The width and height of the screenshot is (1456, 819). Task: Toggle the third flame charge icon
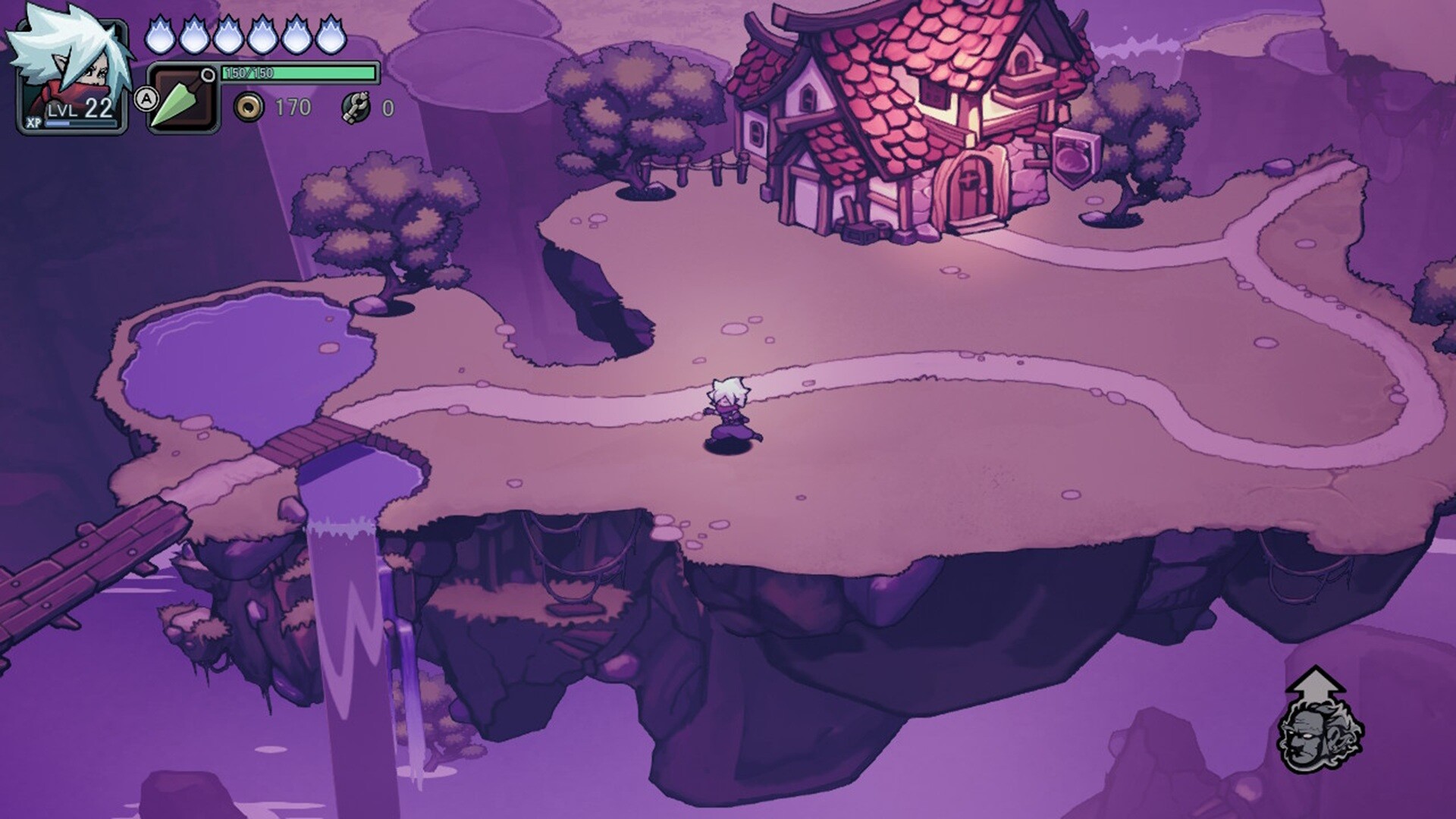[231, 36]
